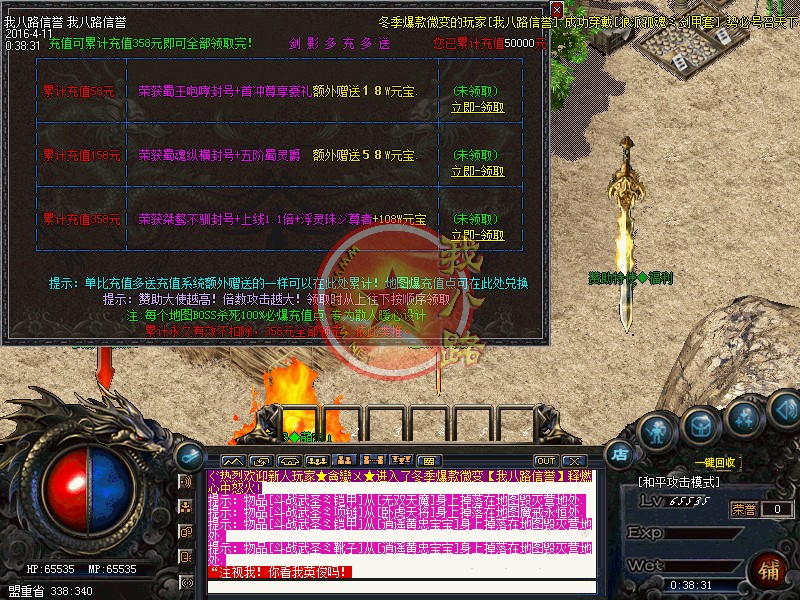Image resolution: width=800 pixels, height=600 pixels.
Task: Claim the 358元 recharge reward (立即-领取)
Action: click(x=477, y=235)
